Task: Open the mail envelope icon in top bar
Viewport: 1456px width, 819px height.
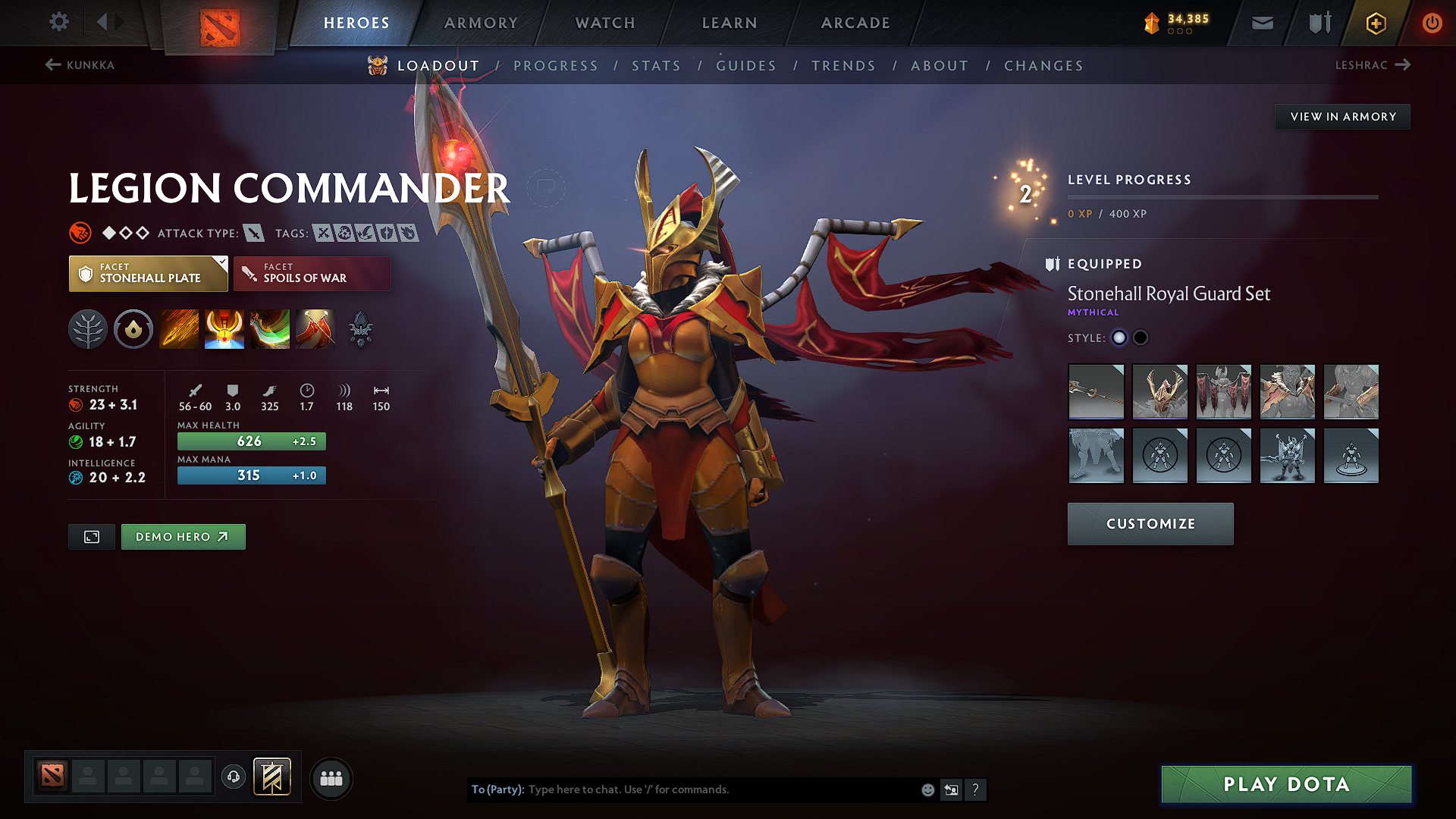Action: pos(1262,23)
